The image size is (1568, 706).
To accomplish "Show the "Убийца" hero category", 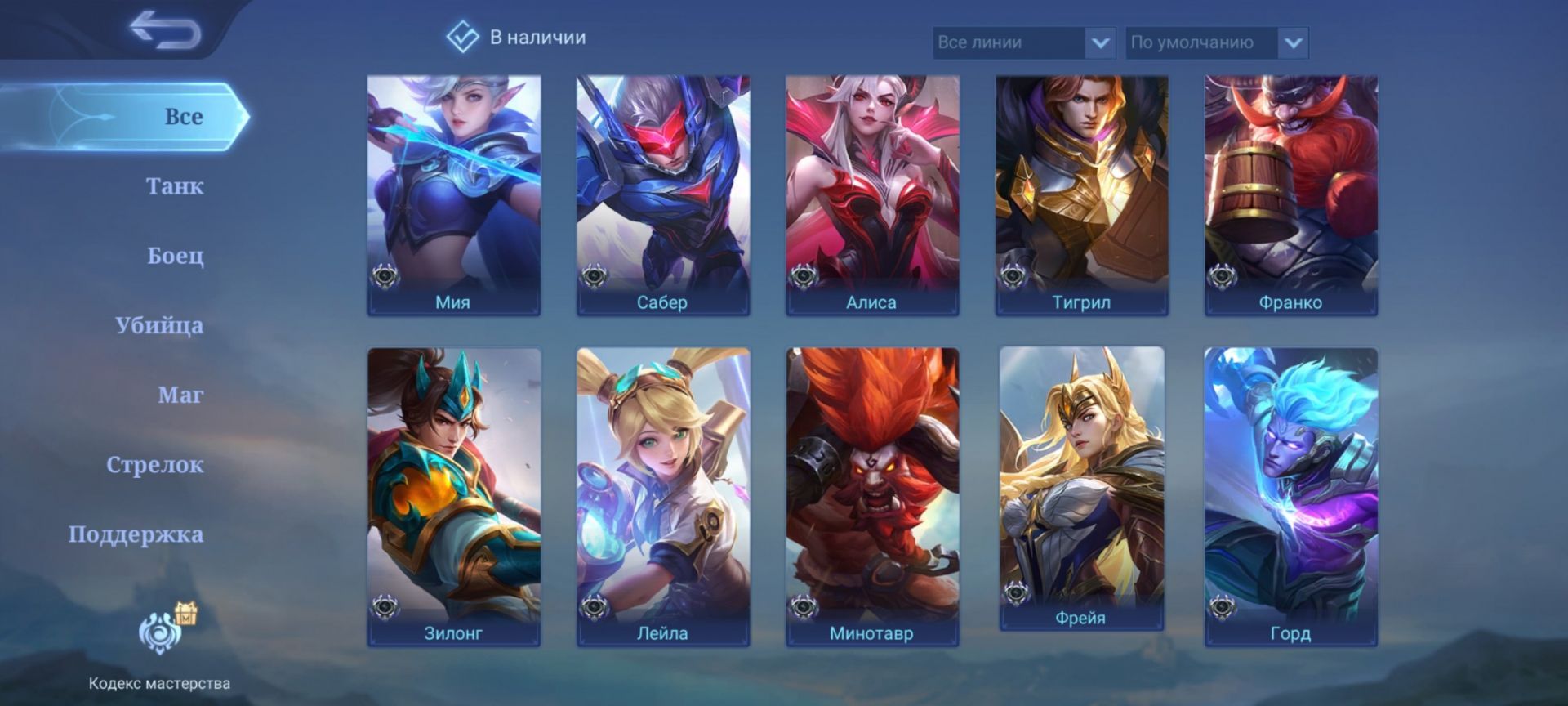I will click(159, 325).
